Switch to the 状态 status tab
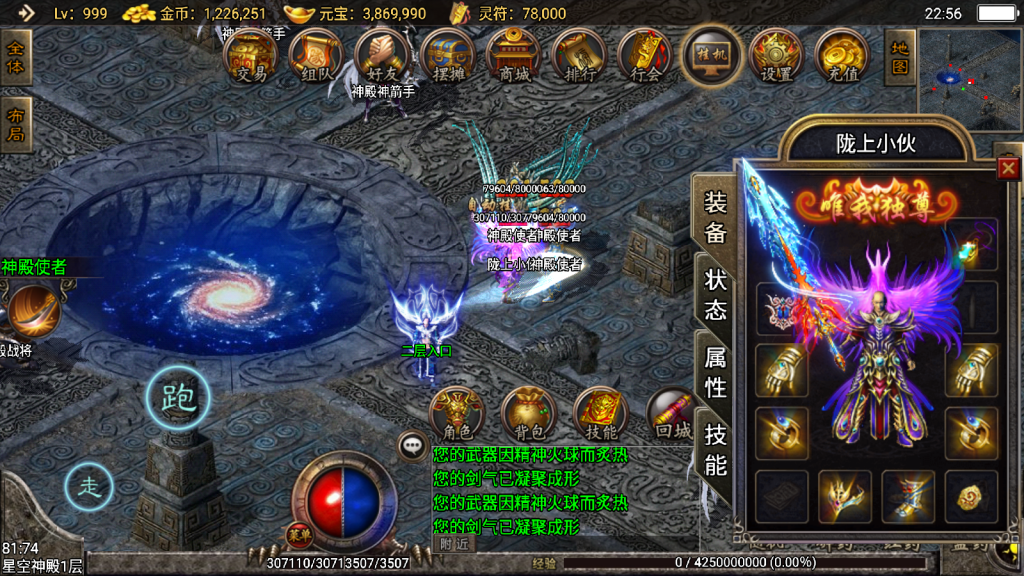 715,294
